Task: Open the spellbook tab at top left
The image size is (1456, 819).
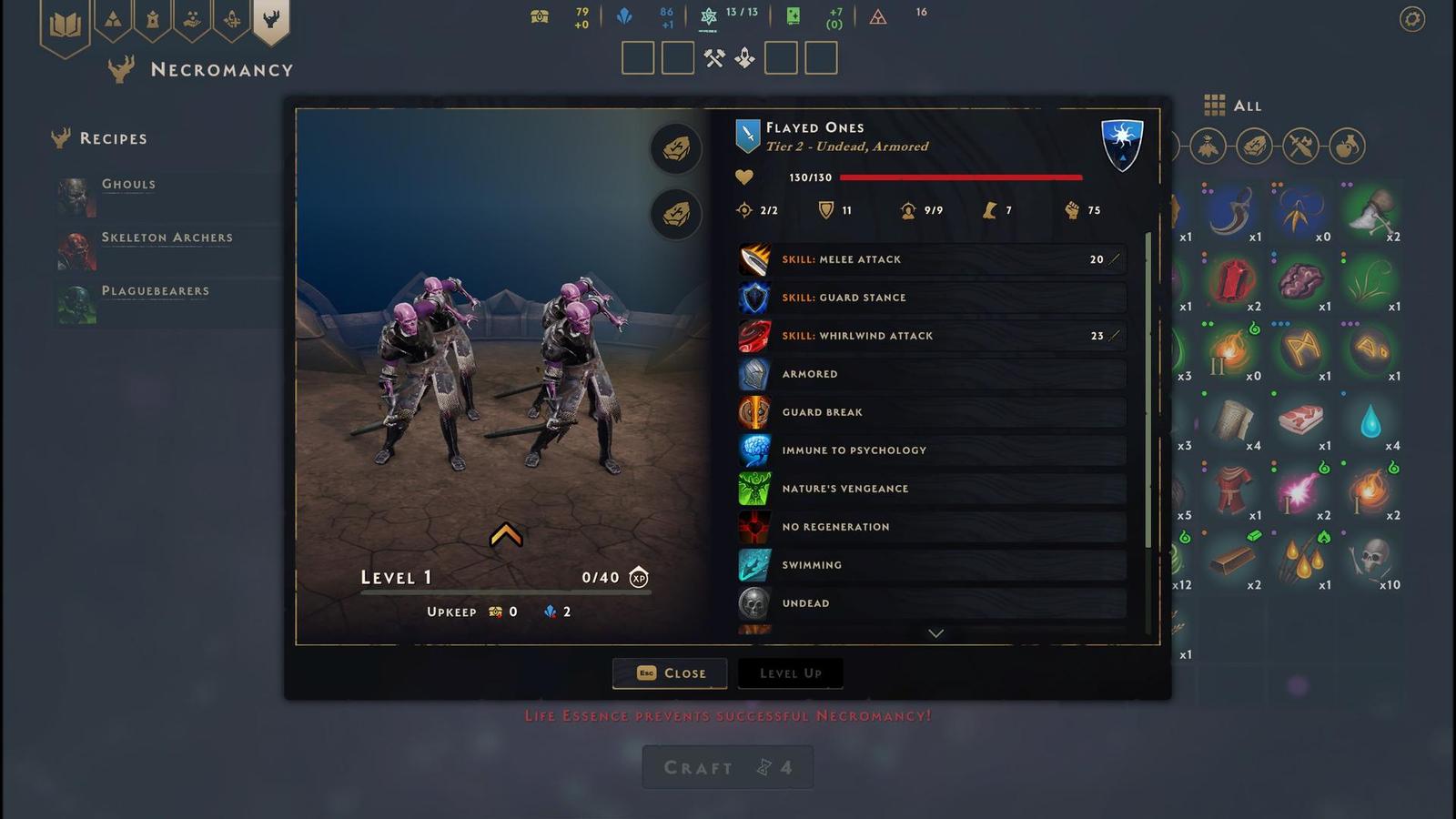Action: [x=66, y=23]
